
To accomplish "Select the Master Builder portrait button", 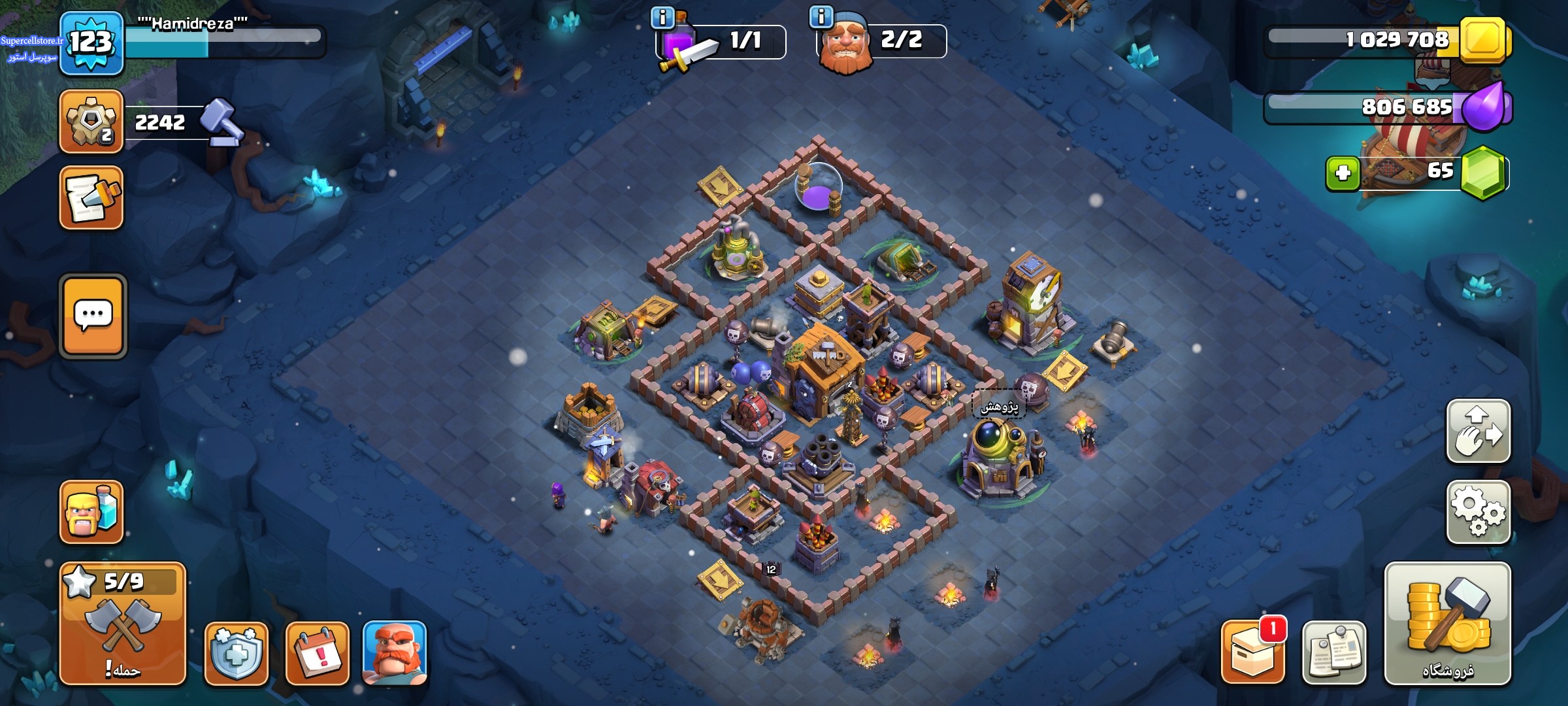I will pos(395,653).
